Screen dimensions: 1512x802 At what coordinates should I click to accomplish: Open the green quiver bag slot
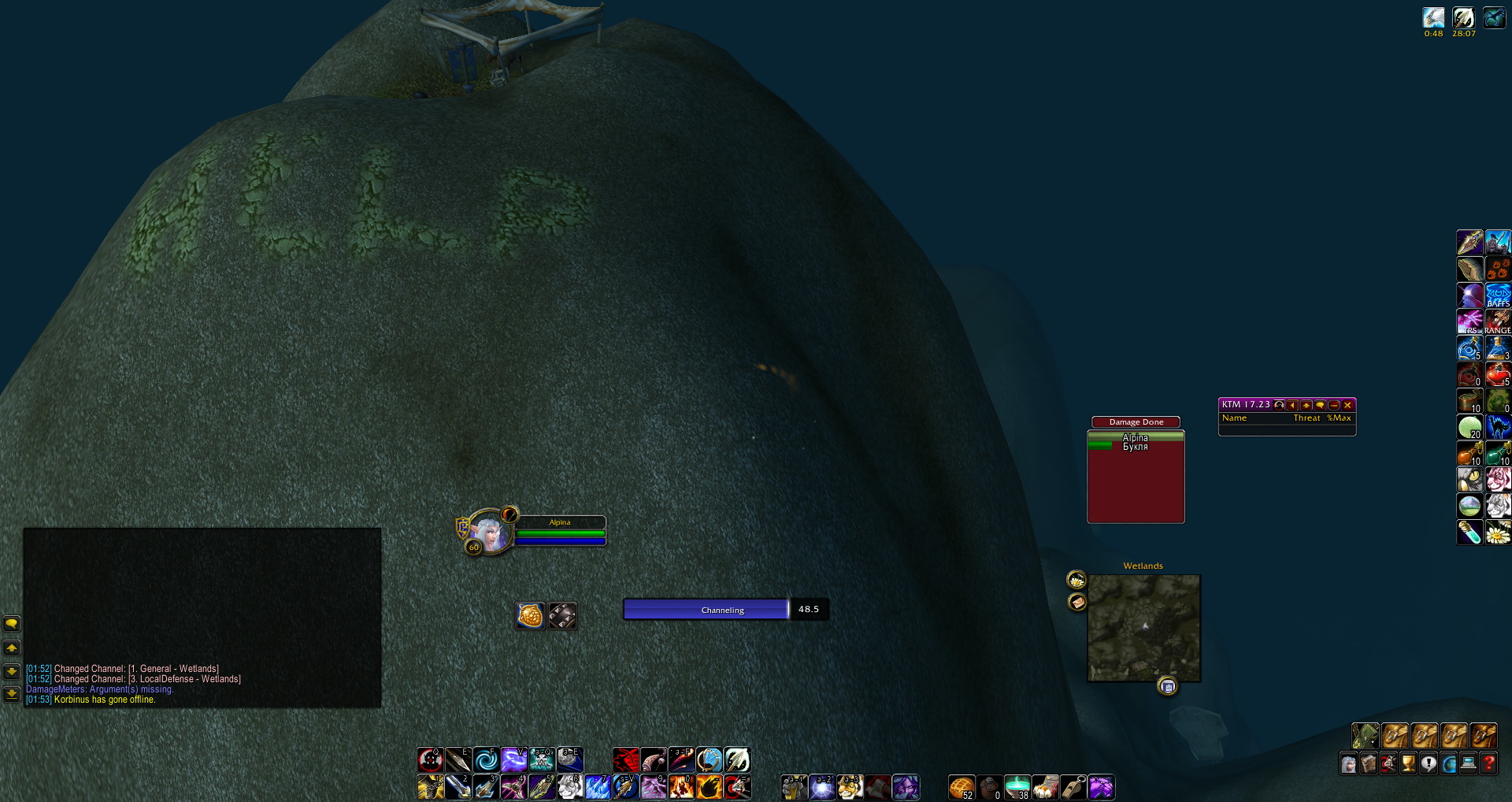(x=1366, y=736)
